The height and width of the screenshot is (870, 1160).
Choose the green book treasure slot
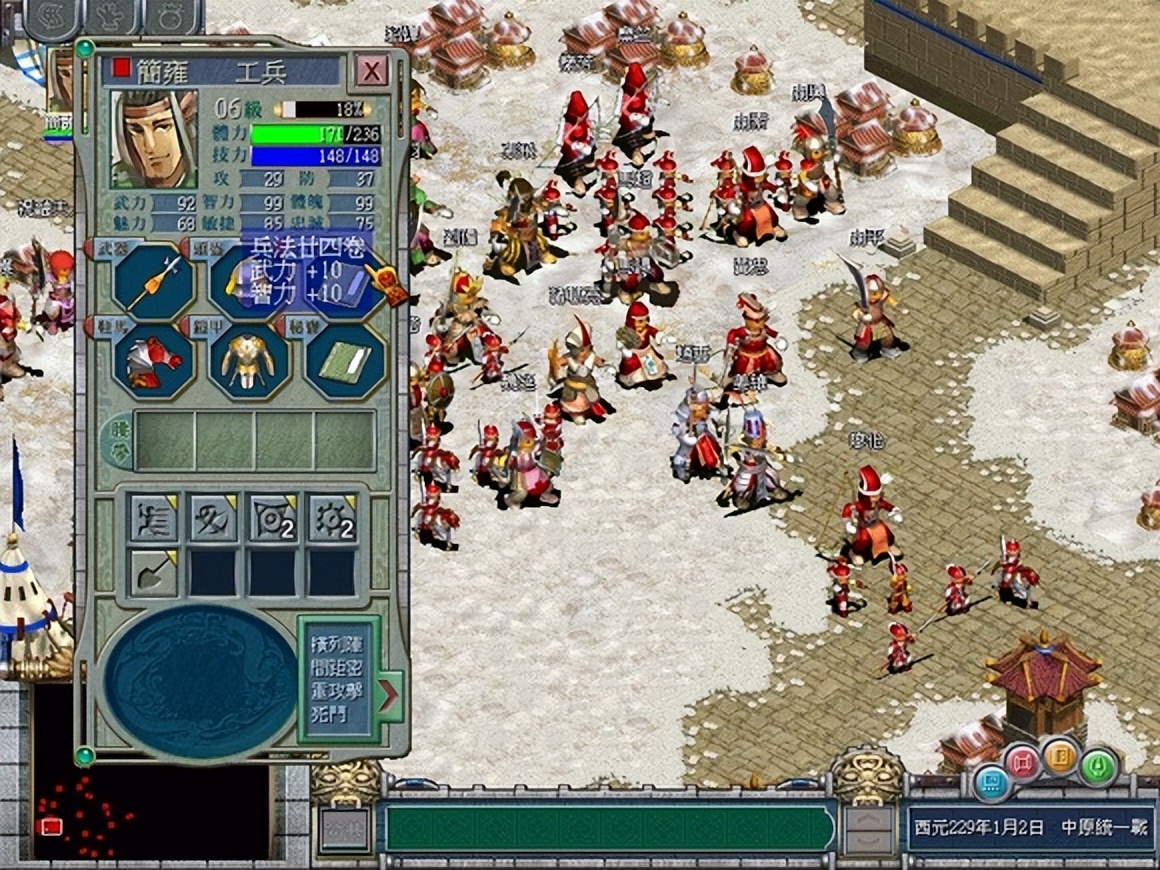click(x=344, y=361)
